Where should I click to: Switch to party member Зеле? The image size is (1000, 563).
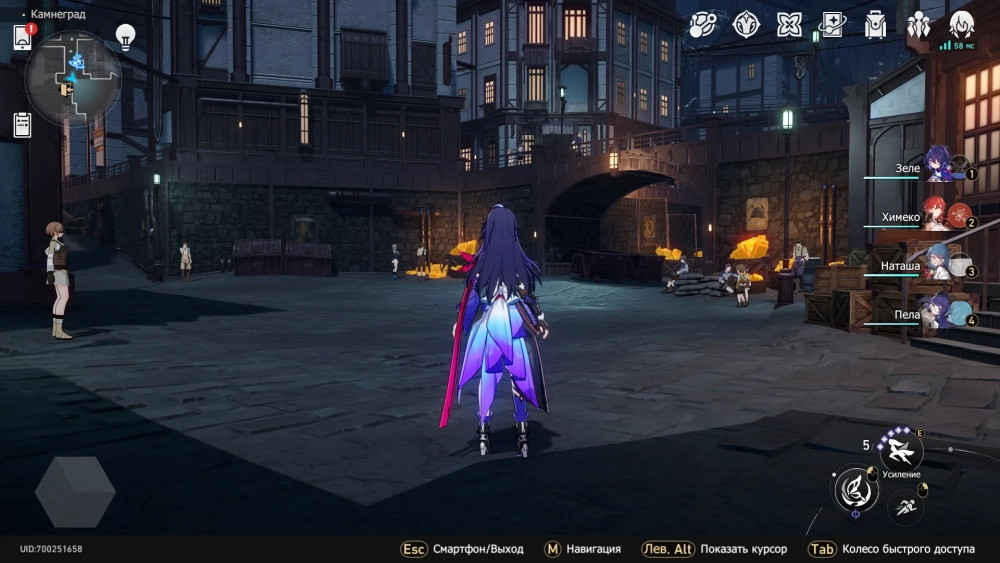tap(940, 165)
